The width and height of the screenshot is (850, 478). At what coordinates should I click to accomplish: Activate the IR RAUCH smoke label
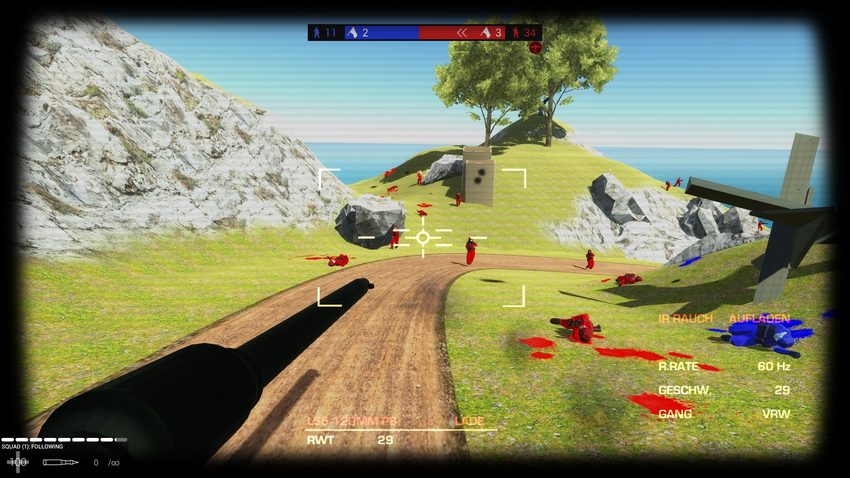685,319
